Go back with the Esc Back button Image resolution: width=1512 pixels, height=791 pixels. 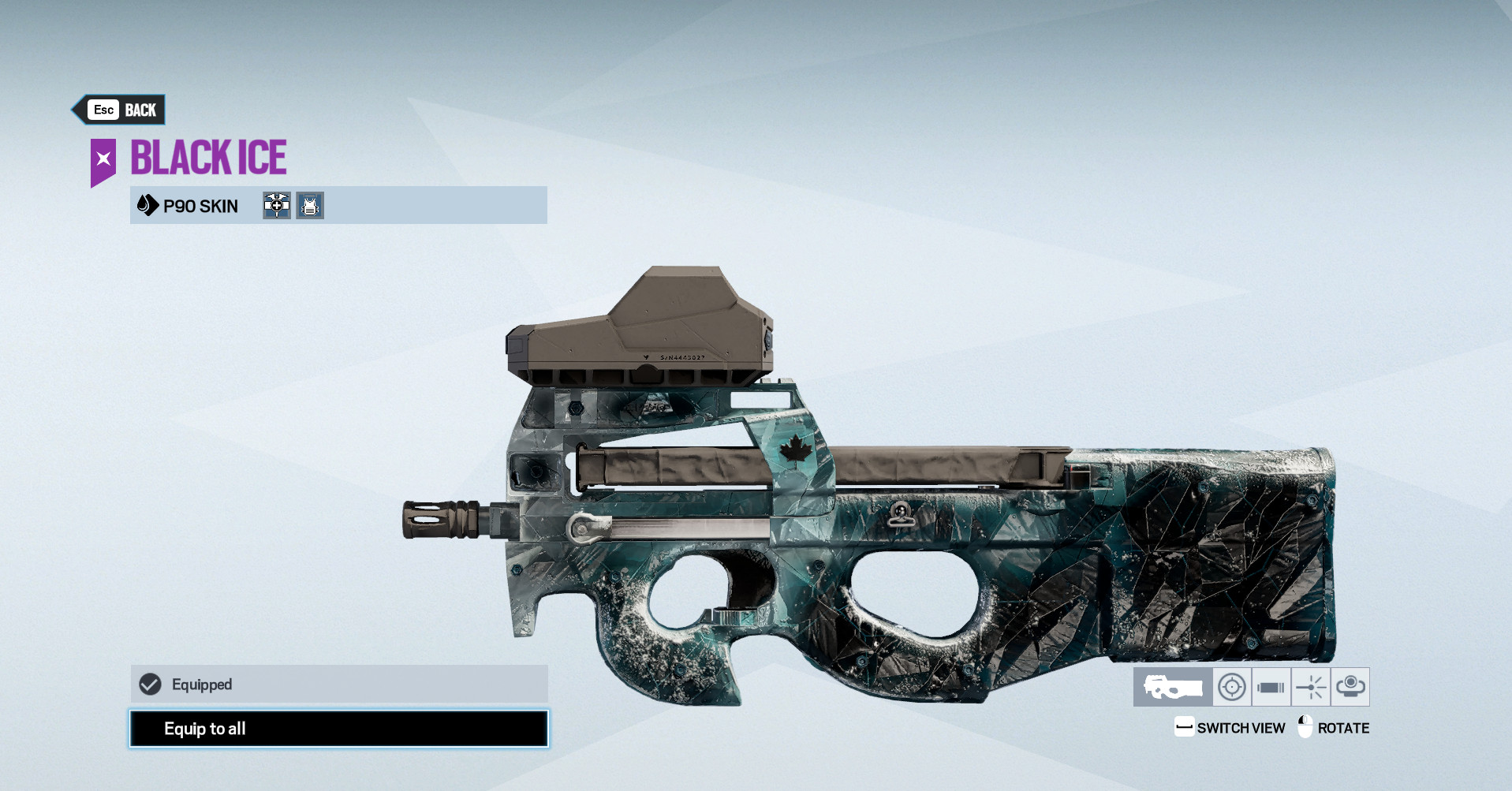coord(121,110)
